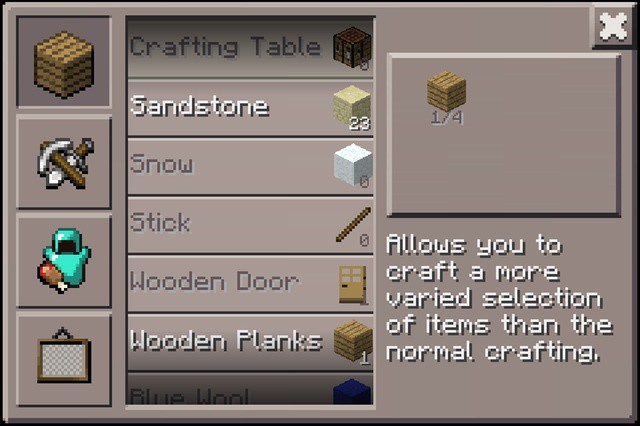Close the crafting menu with the X

tap(612, 27)
